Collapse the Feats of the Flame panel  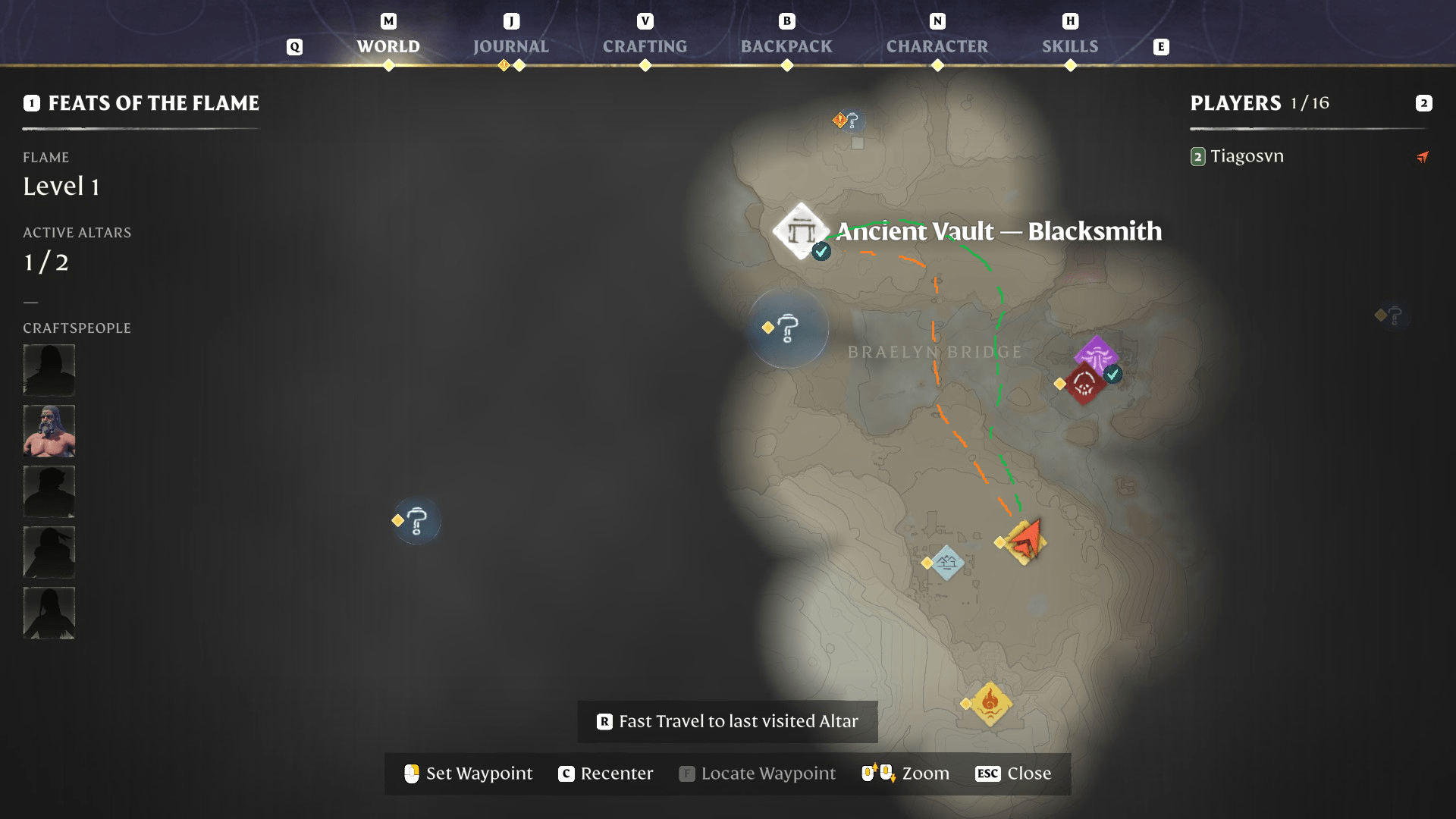[x=30, y=103]
